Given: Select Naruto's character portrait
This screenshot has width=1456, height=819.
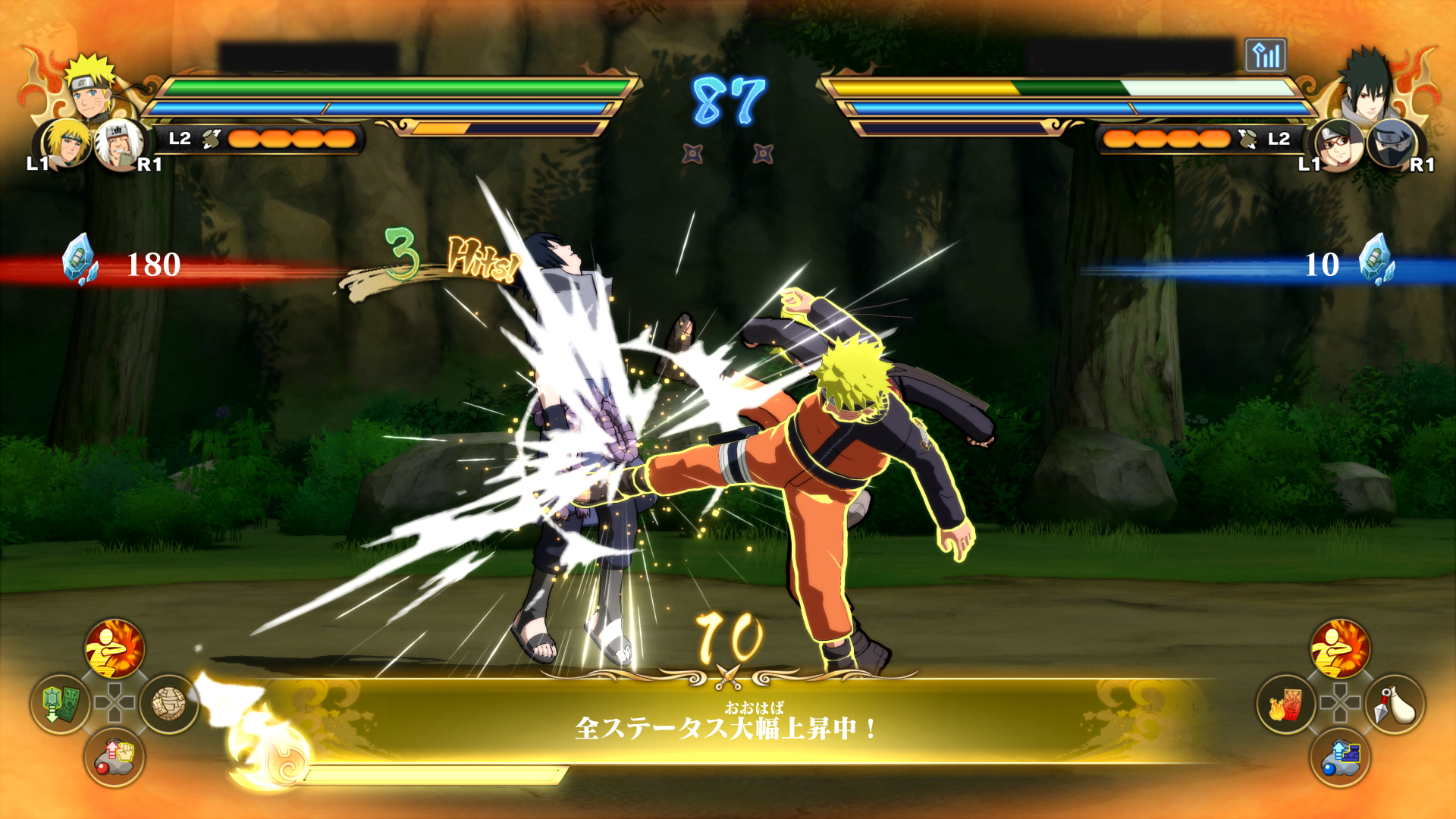Looking at the screenshot, I should pos(91,87).
